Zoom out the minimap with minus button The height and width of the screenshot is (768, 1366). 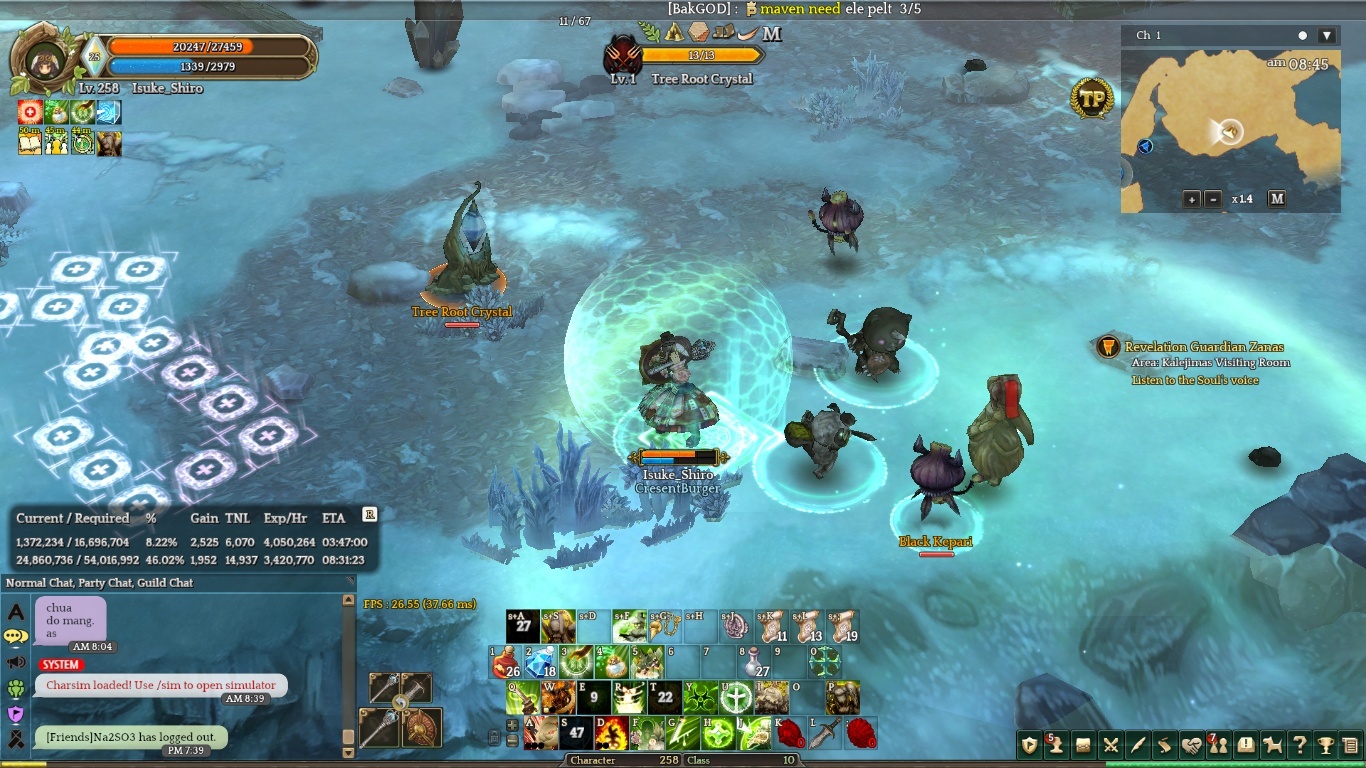point(1213,199)
